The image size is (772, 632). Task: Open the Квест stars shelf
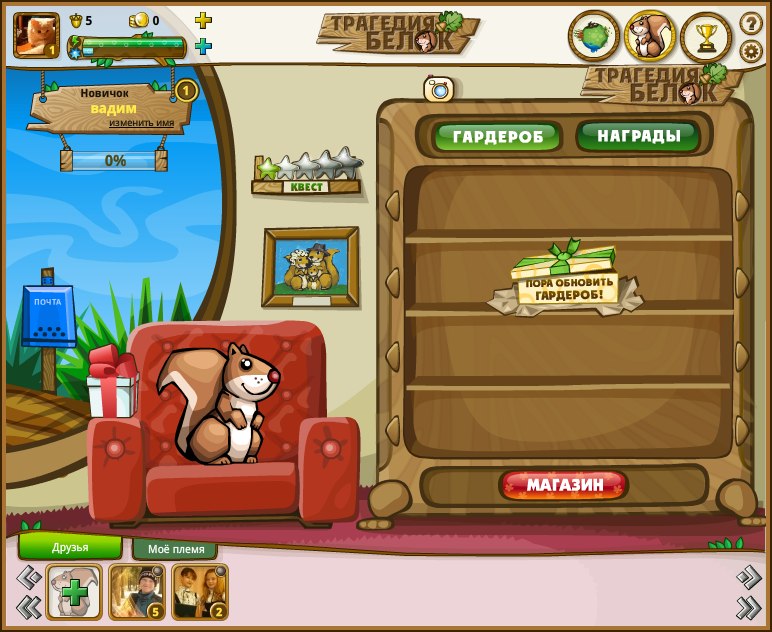pos(306,173)
